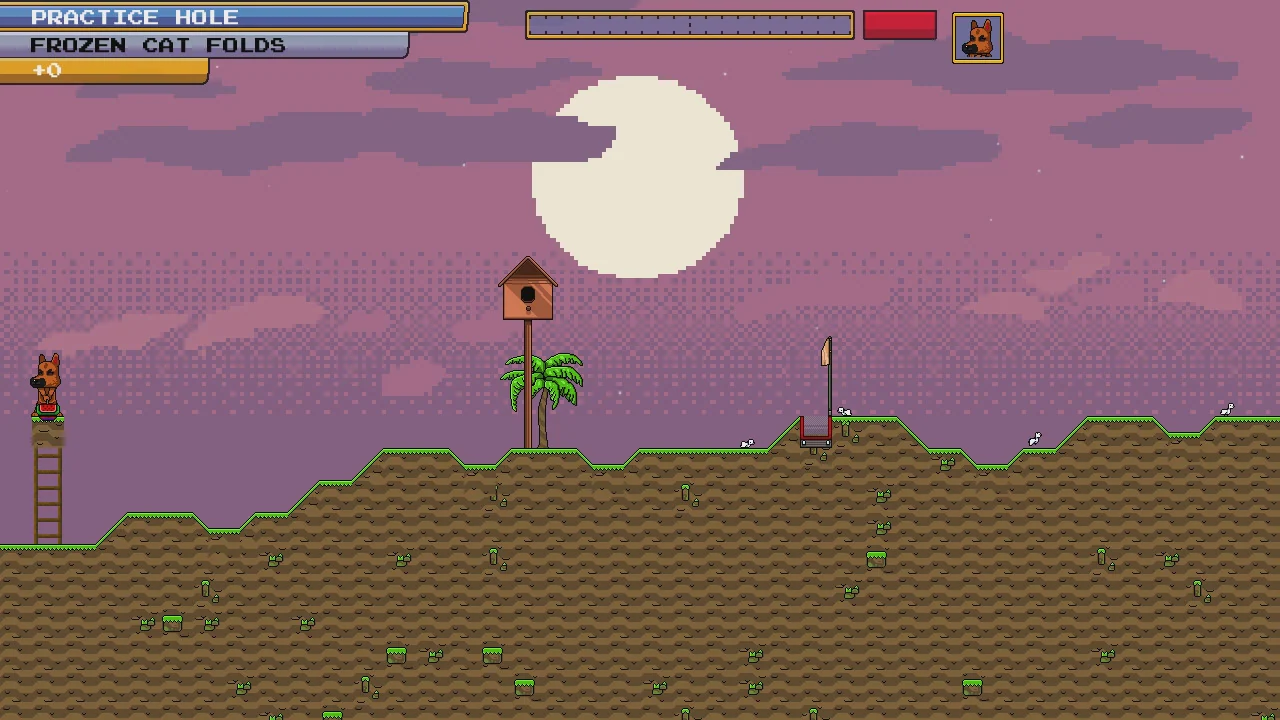
Task: Click the dog avatar portrait icon
Action: [977, 37]
